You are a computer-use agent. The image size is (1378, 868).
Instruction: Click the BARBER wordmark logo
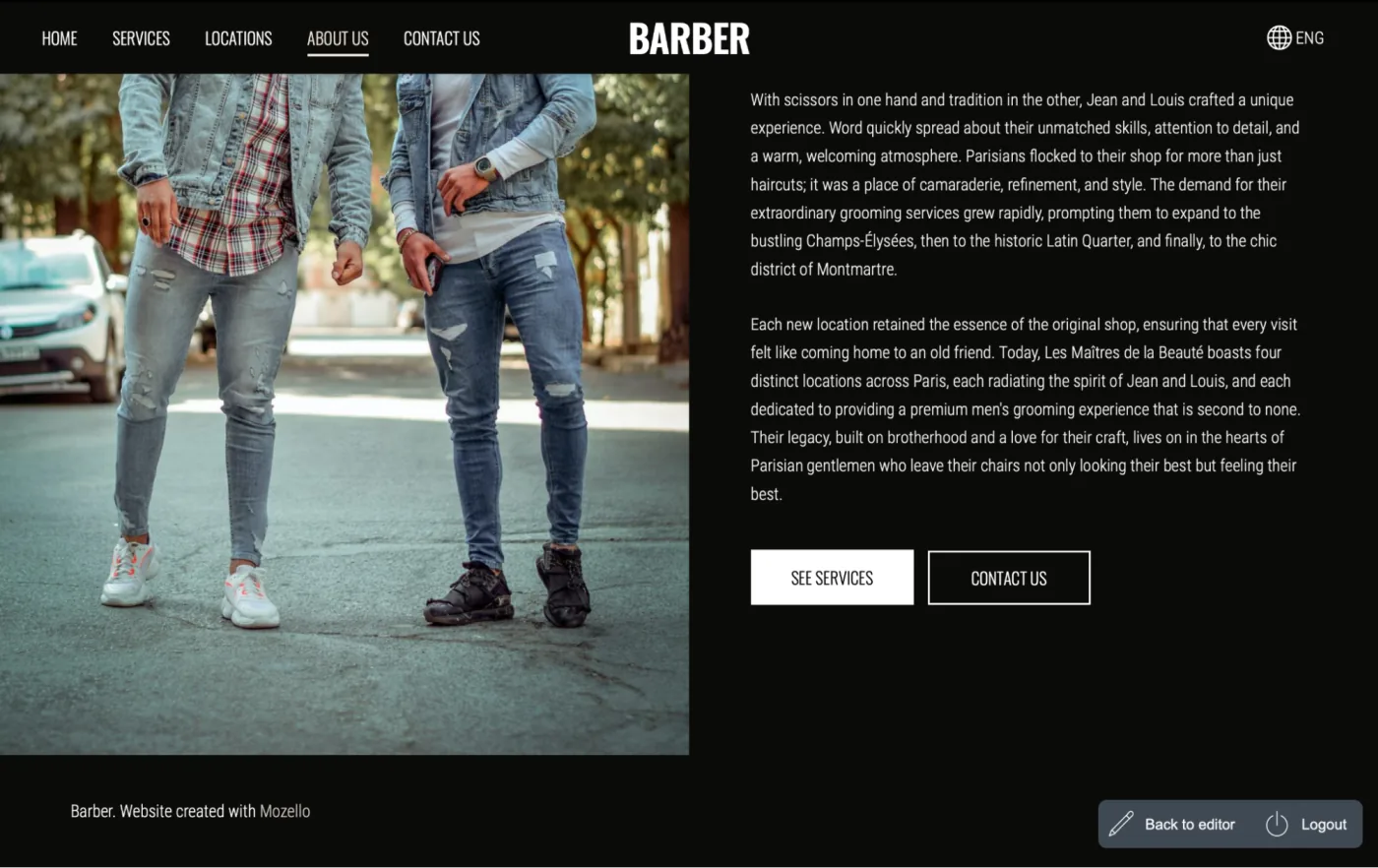pyautogui.click(x=689, y=38)
